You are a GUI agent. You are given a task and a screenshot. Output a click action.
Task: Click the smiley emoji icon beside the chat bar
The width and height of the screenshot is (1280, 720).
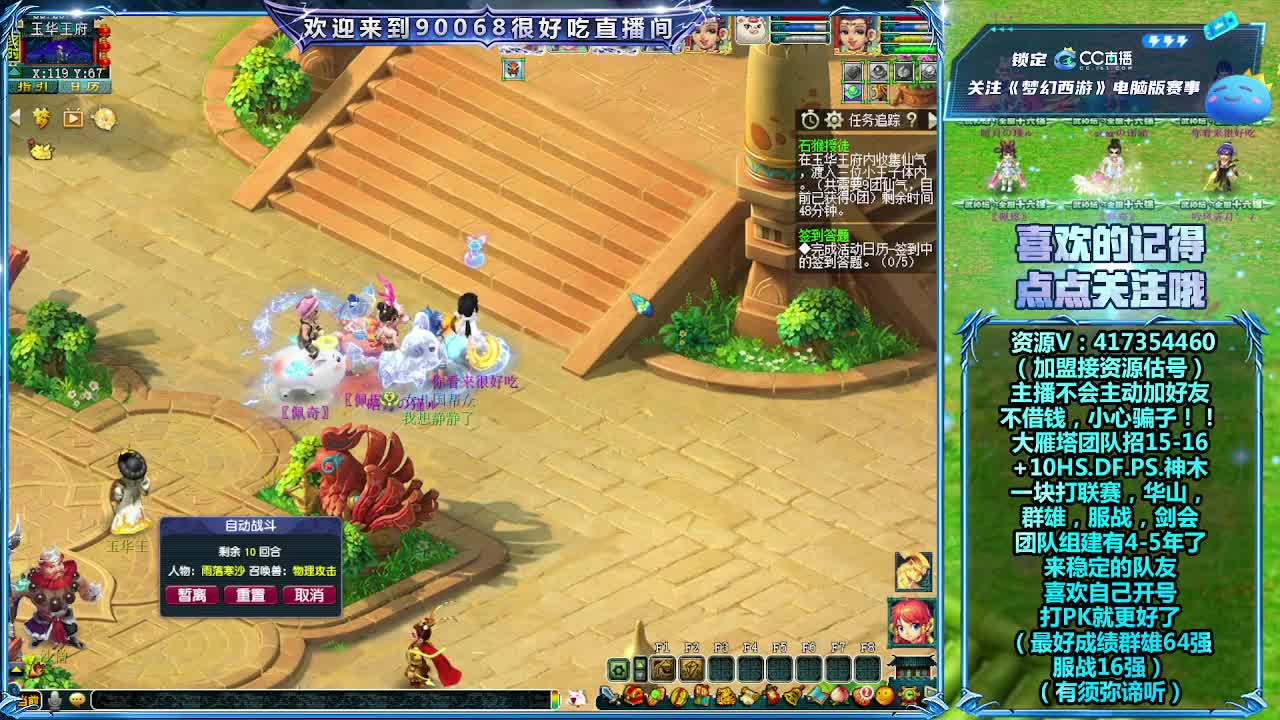pos(75,701)
